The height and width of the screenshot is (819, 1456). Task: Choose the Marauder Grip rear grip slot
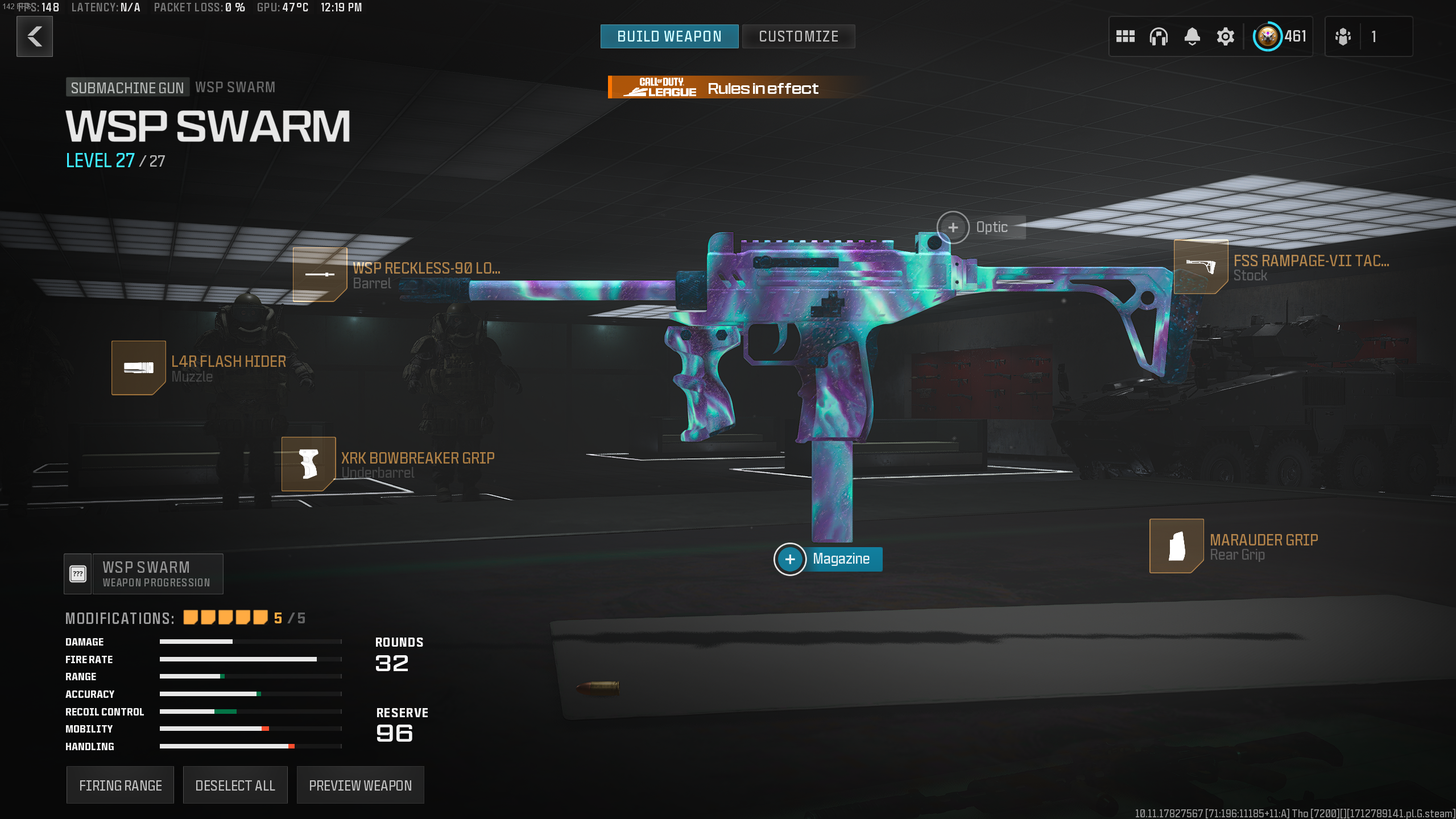click(x=1176, y=545)
